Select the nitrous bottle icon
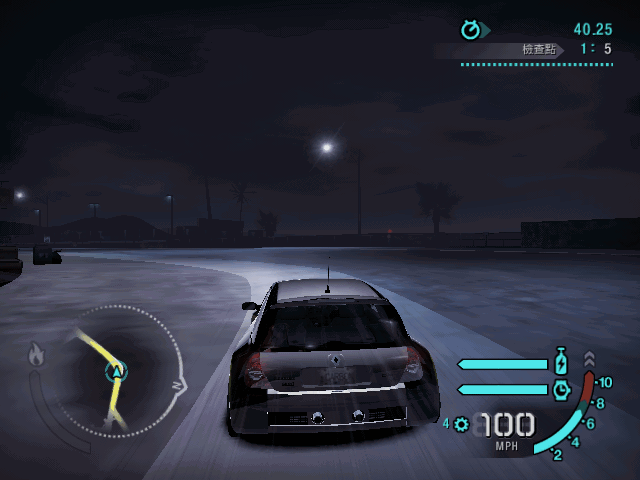This screenshot has height=480, width=640. (x=561, y=363)
